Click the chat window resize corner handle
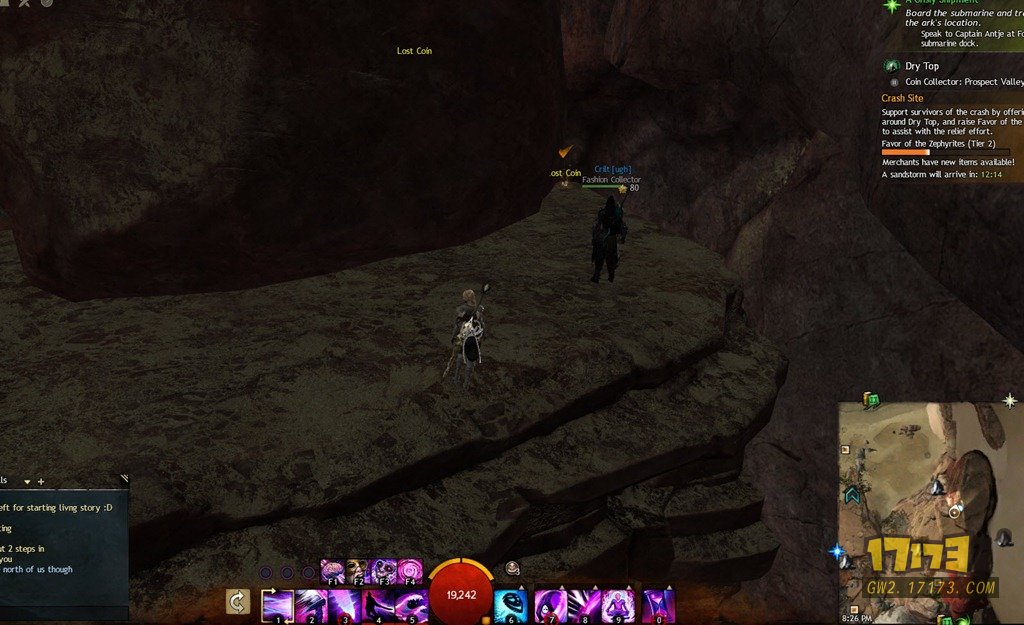Screen dimensions: 1024x625 pyautogui.click(x=123, y=479)
